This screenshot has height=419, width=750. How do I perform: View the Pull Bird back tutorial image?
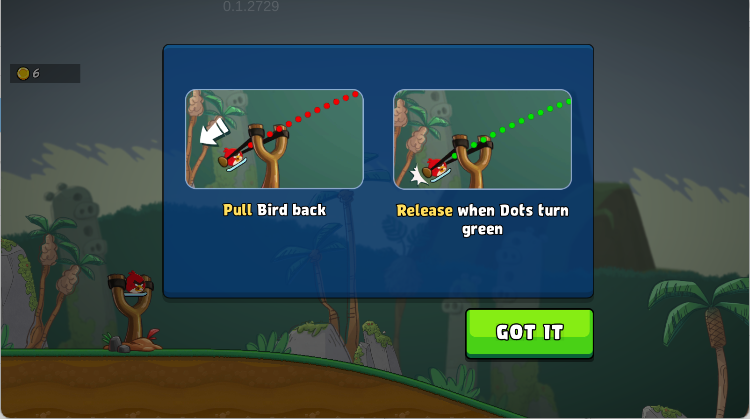point(274,139)
